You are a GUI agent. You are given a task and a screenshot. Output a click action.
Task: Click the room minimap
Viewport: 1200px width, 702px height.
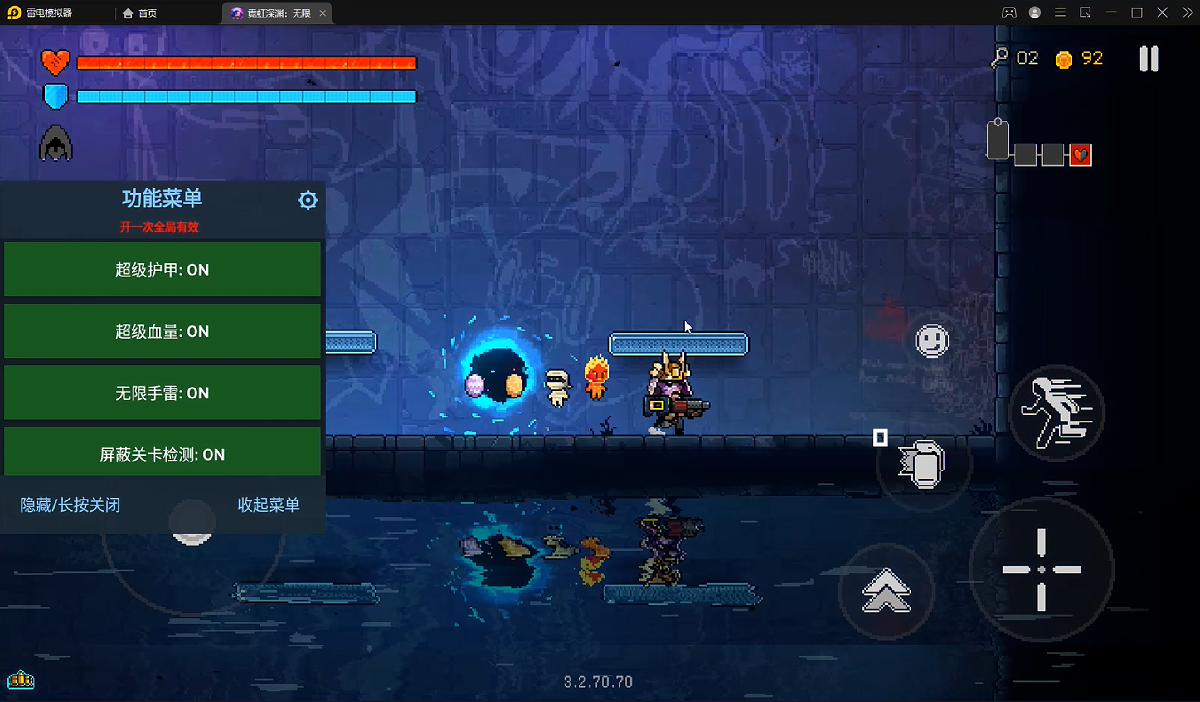click(x=1039, y=146)
